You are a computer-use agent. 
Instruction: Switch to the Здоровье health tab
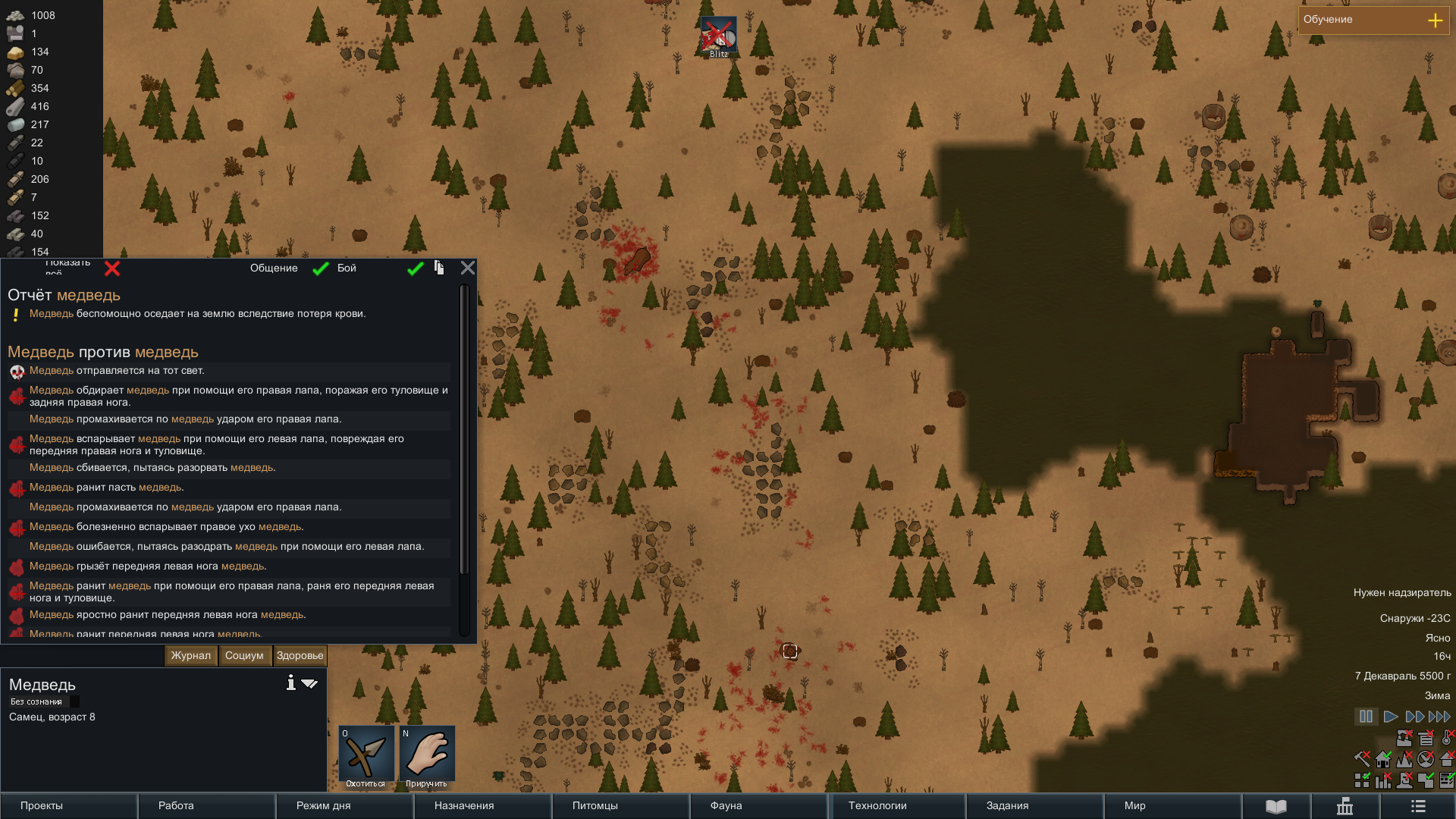pos(300,656)
